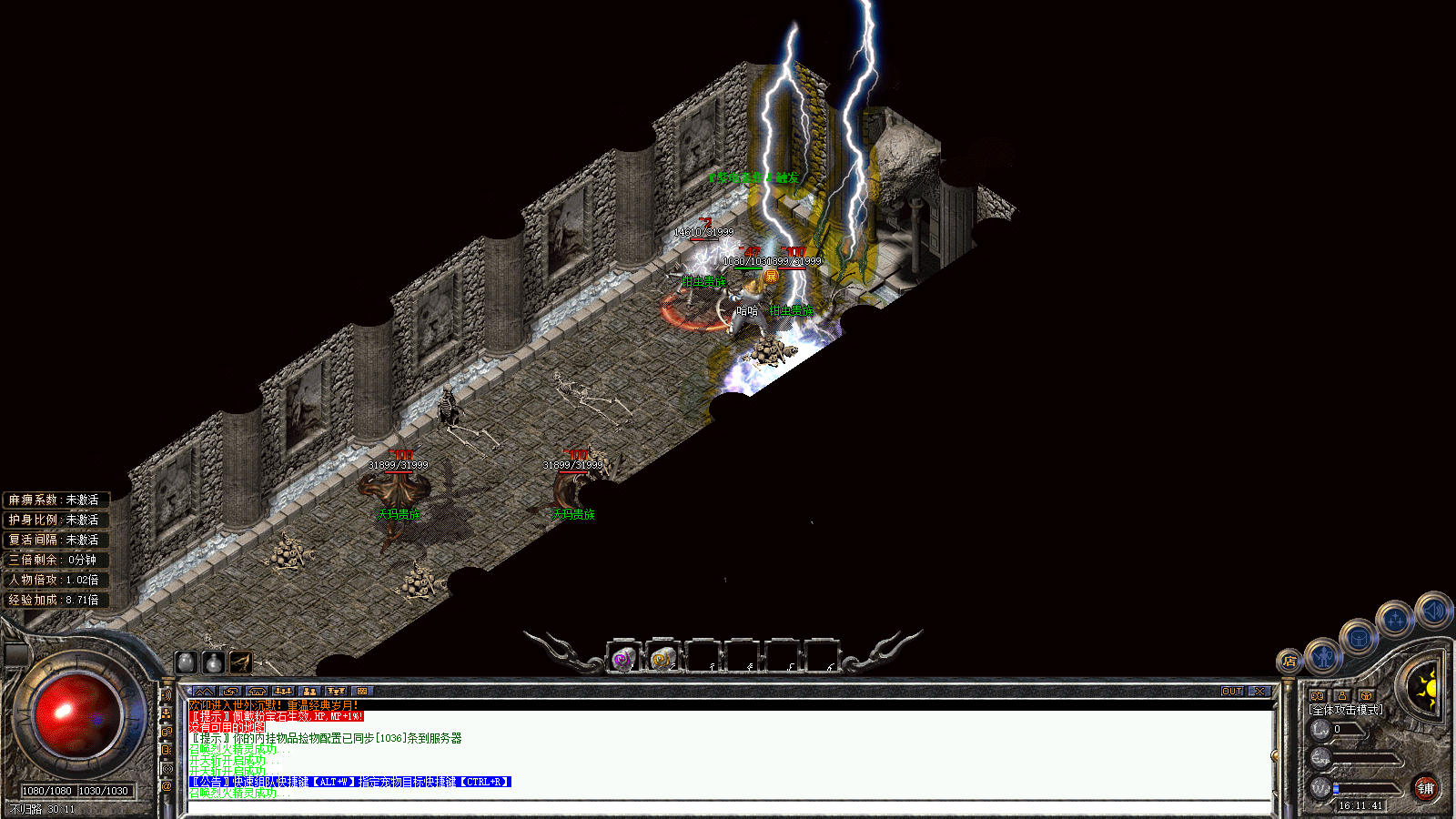This screenshot has width=1456, height=819.
Task: Select the bow icon slot beside health orb
Action: (240, 662)
